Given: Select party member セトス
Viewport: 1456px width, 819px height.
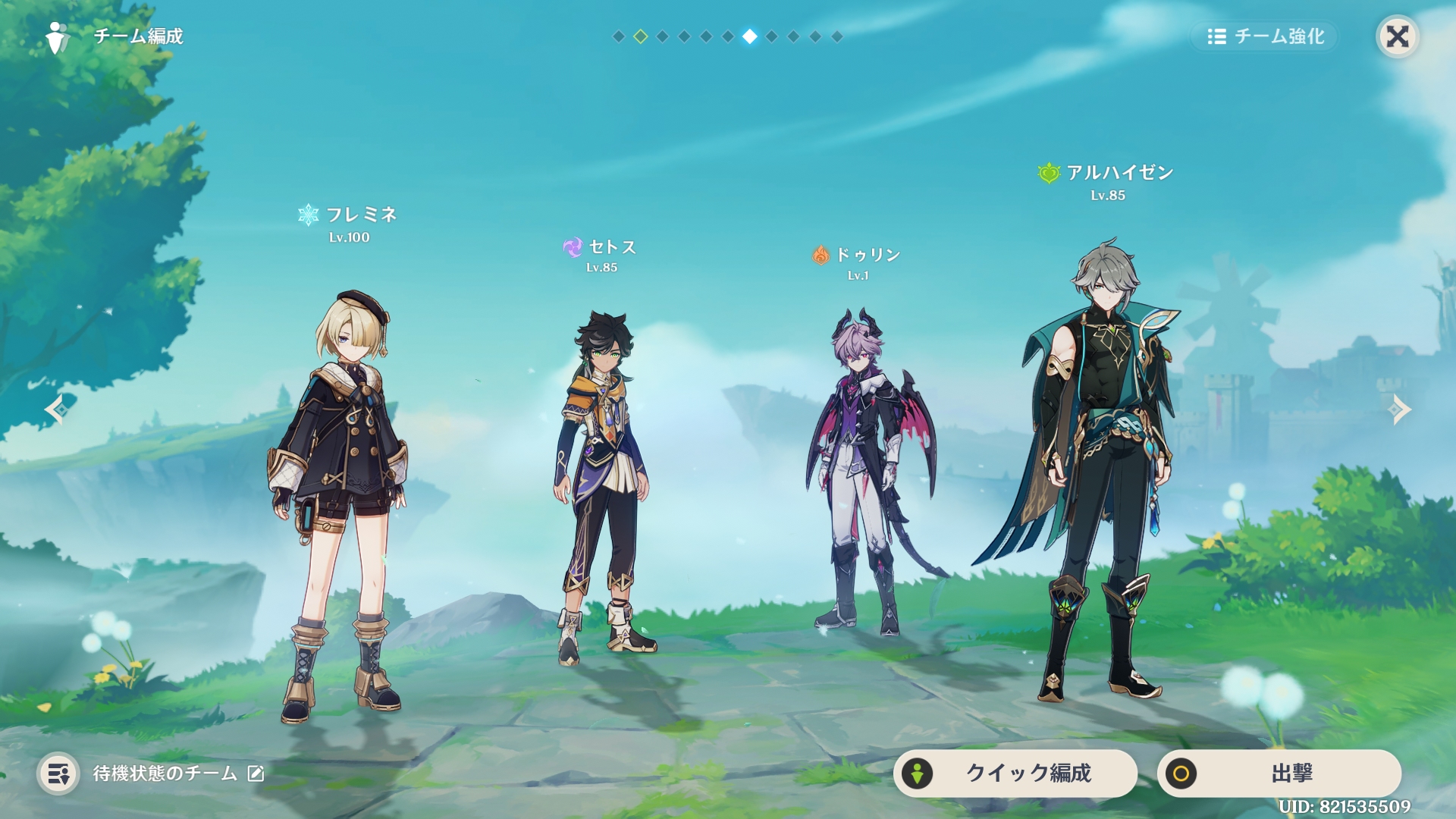Looking at the screenshot, I should pos(603,485).
